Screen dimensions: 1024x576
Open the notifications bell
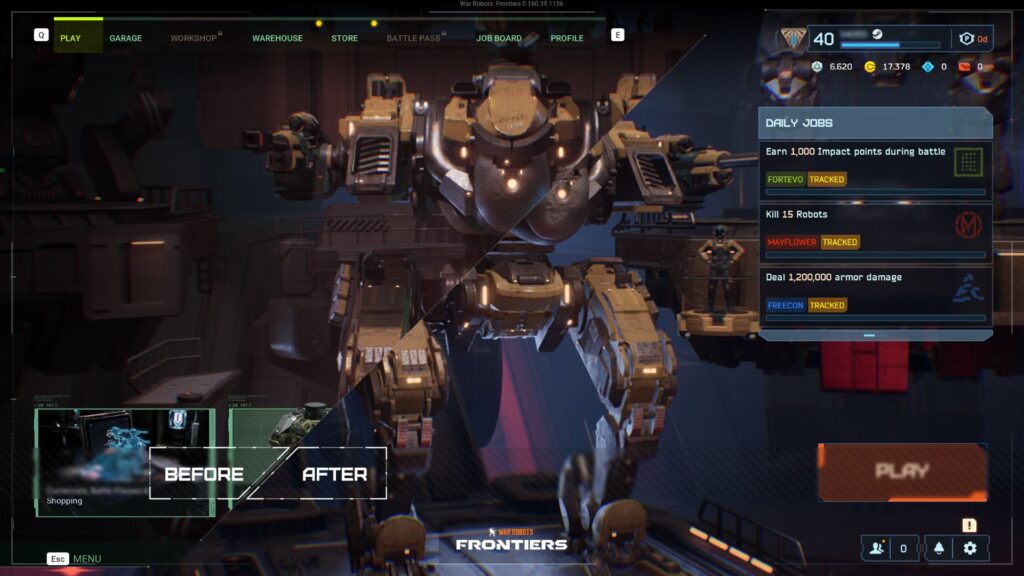click(939, 548)
